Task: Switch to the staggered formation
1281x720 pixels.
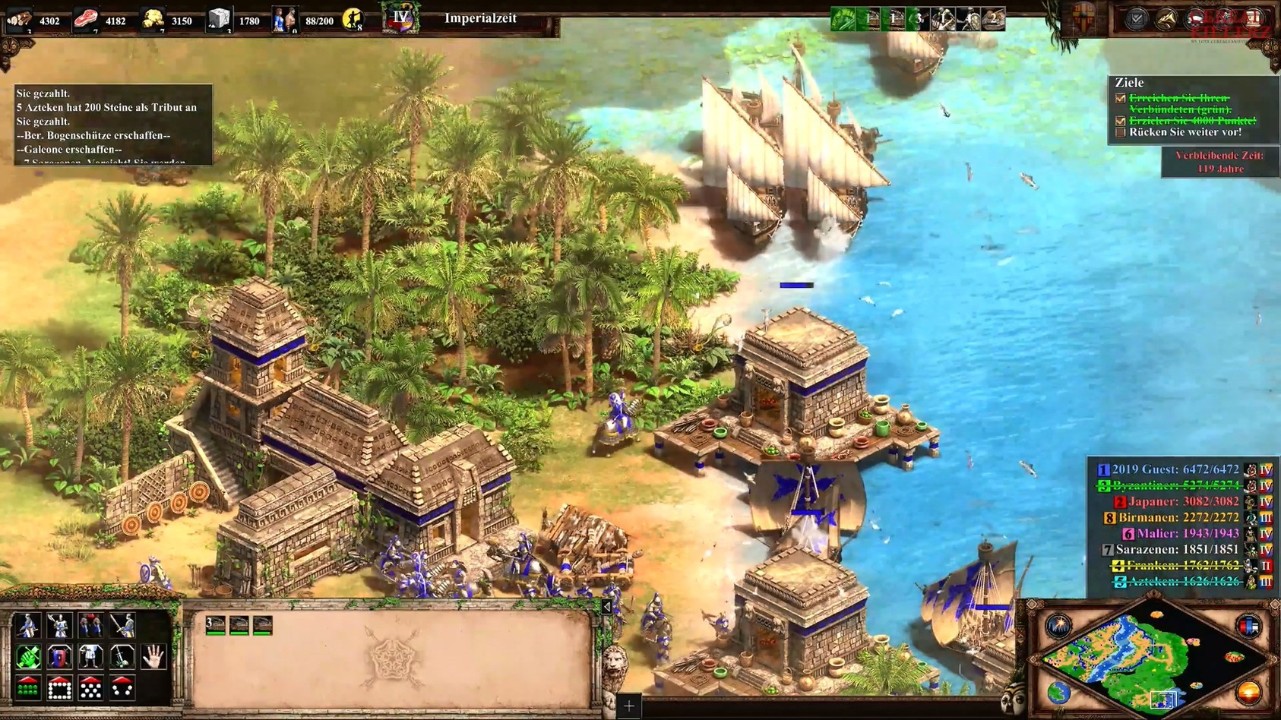Action: [x=91, y=688]
